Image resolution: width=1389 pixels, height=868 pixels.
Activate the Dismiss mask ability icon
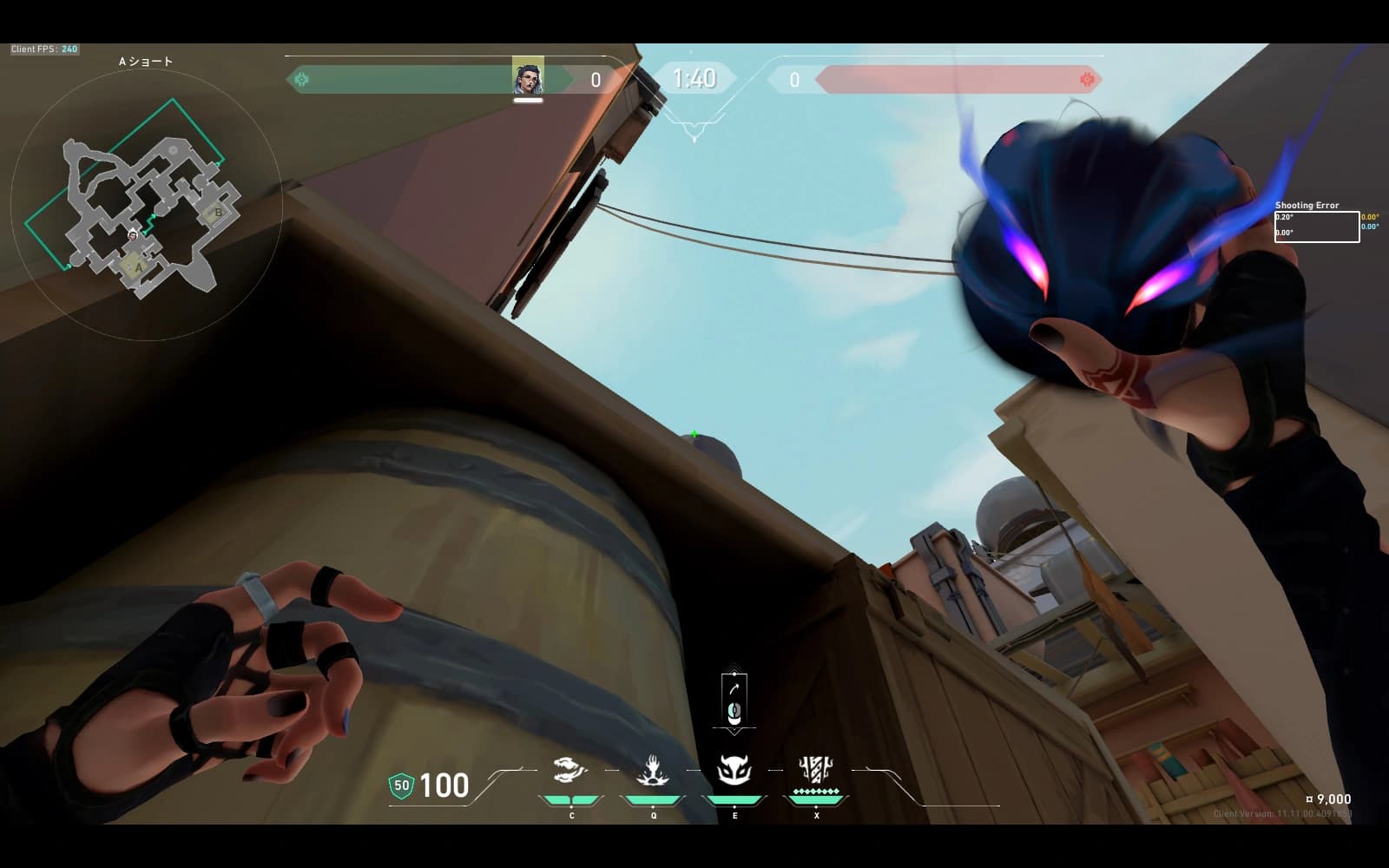point(734,770)
